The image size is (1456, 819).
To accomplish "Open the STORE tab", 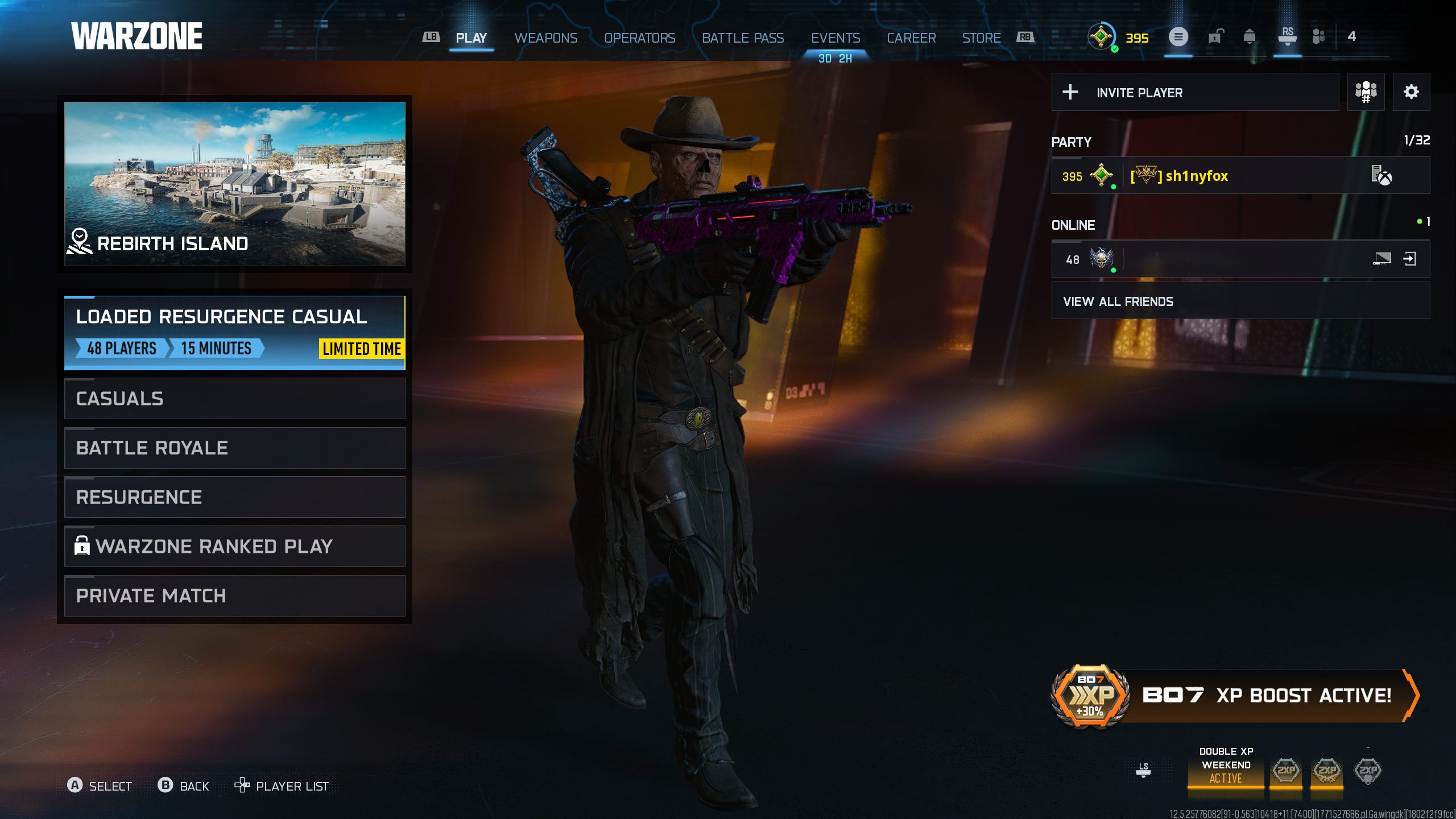I will [981, 38].
